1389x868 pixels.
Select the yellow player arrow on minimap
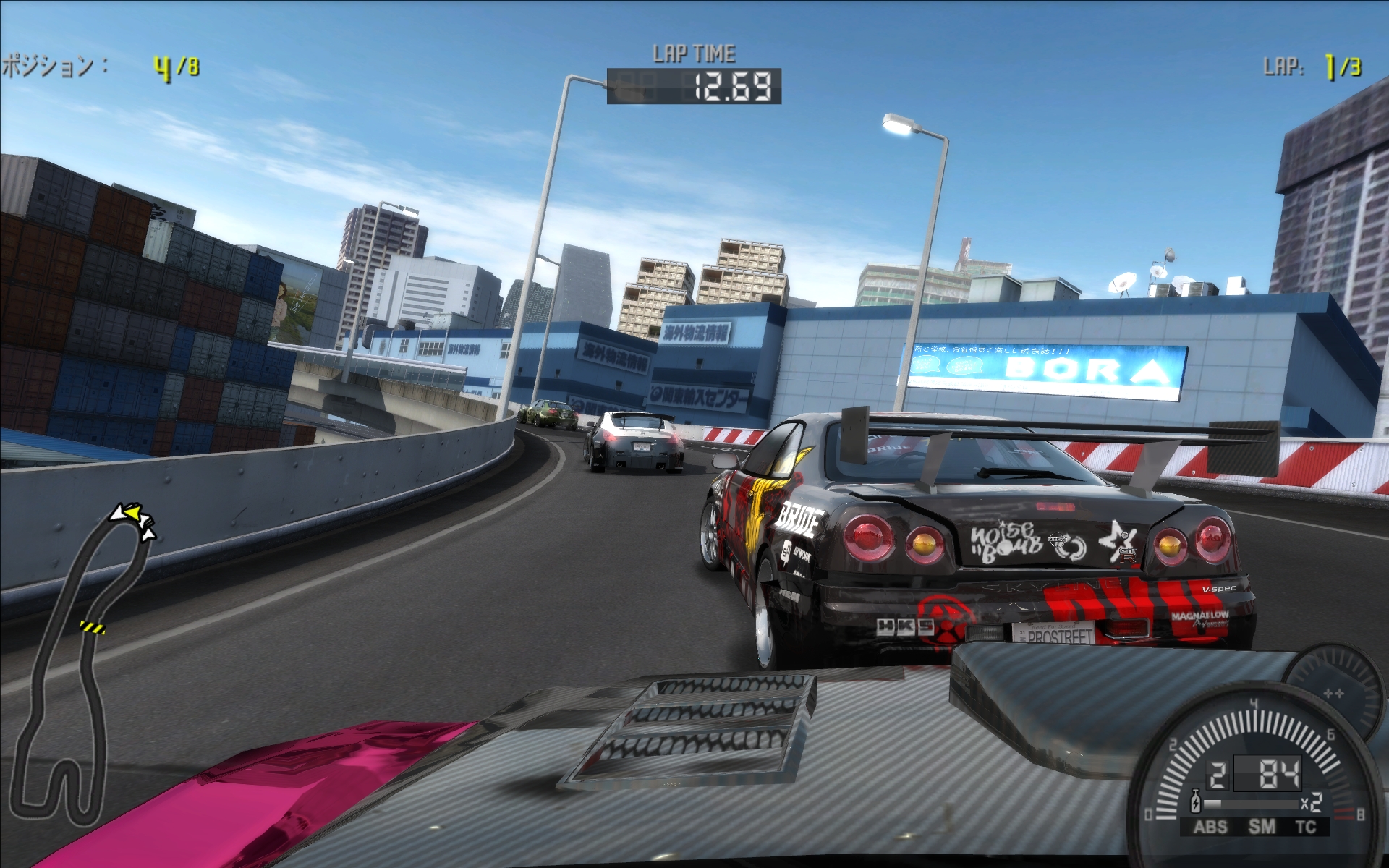[132, 513]
